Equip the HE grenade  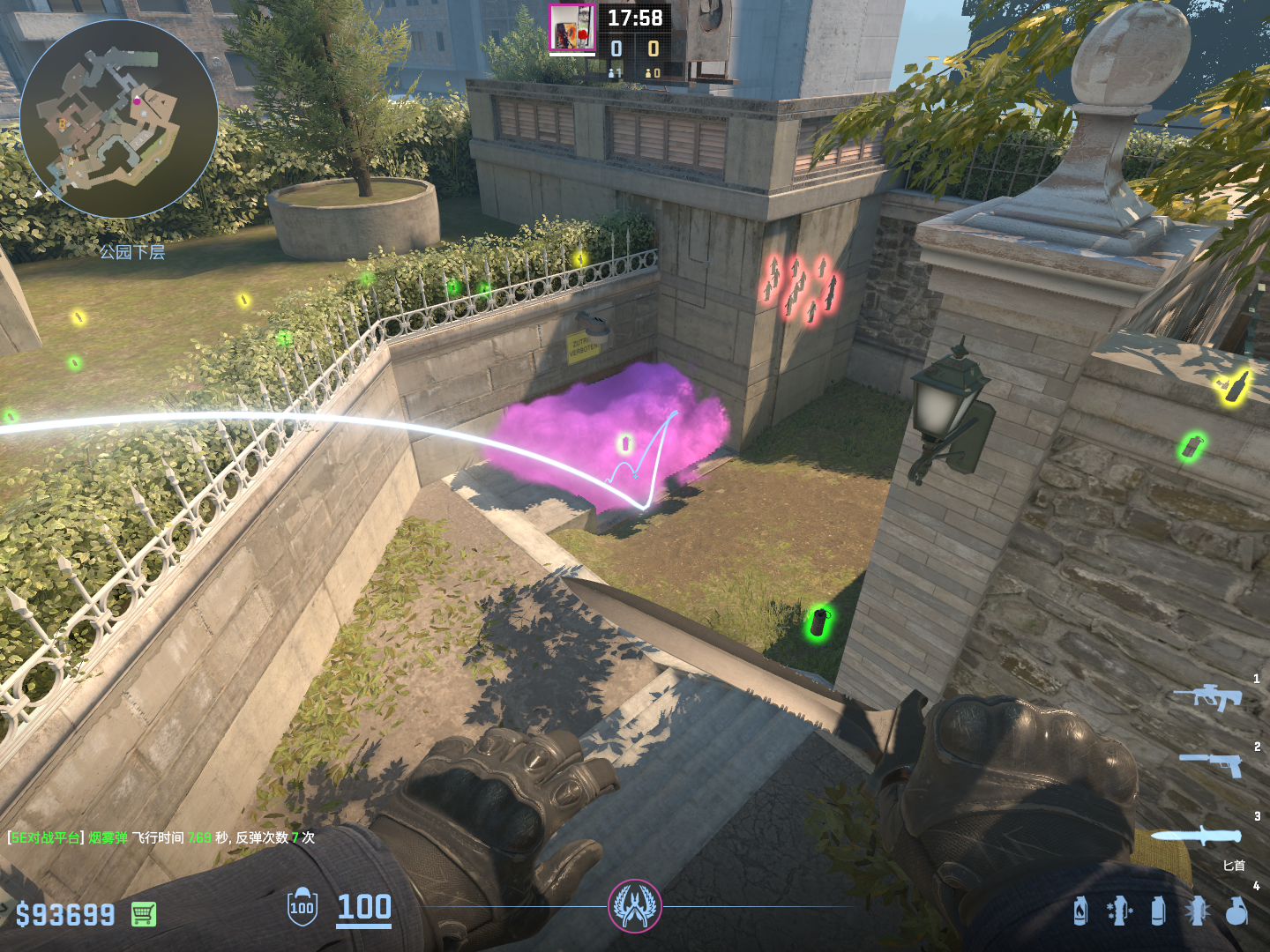click(x=1236, y=911)
